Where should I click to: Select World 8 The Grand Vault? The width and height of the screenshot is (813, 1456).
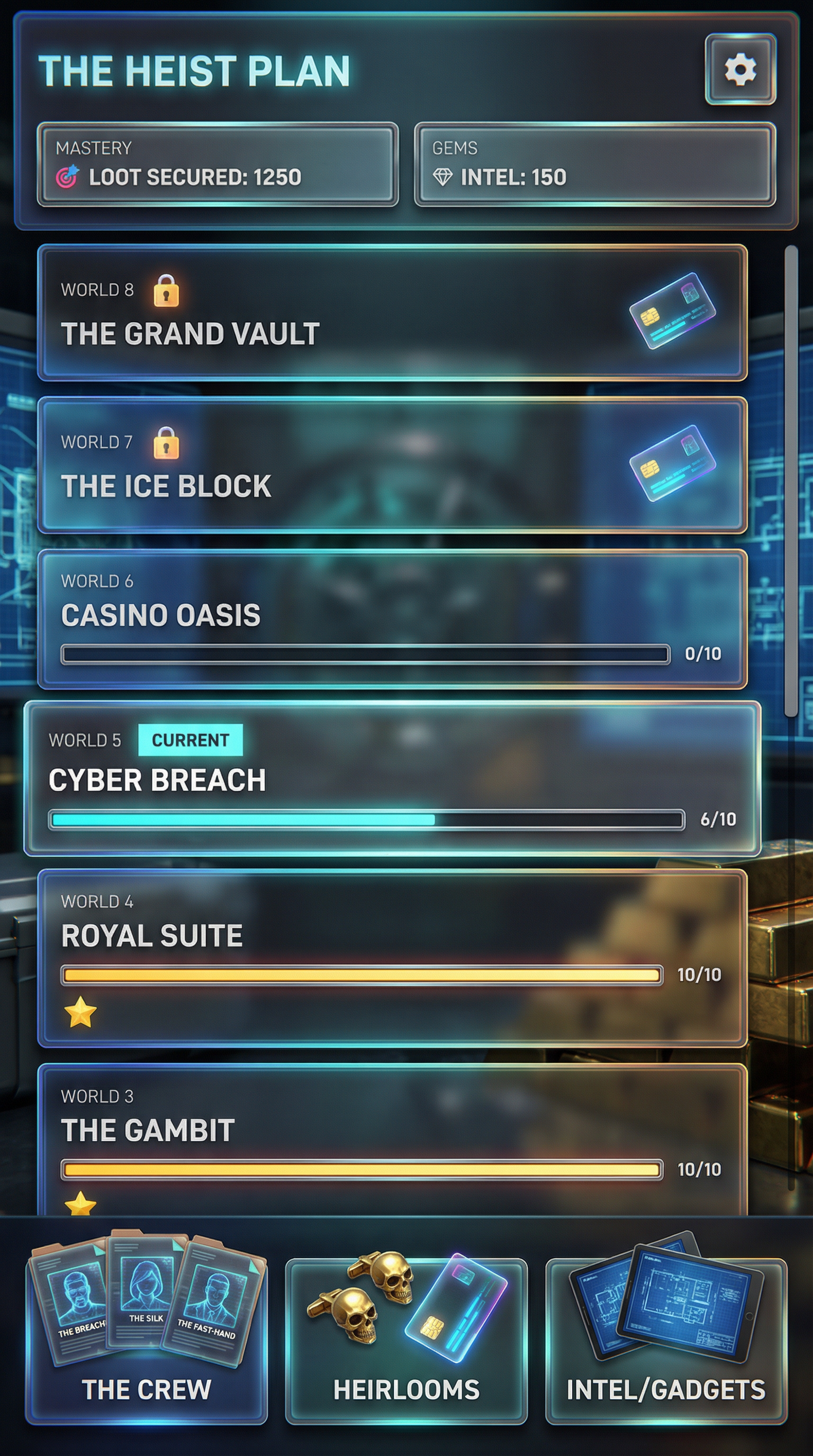(392, 313)
